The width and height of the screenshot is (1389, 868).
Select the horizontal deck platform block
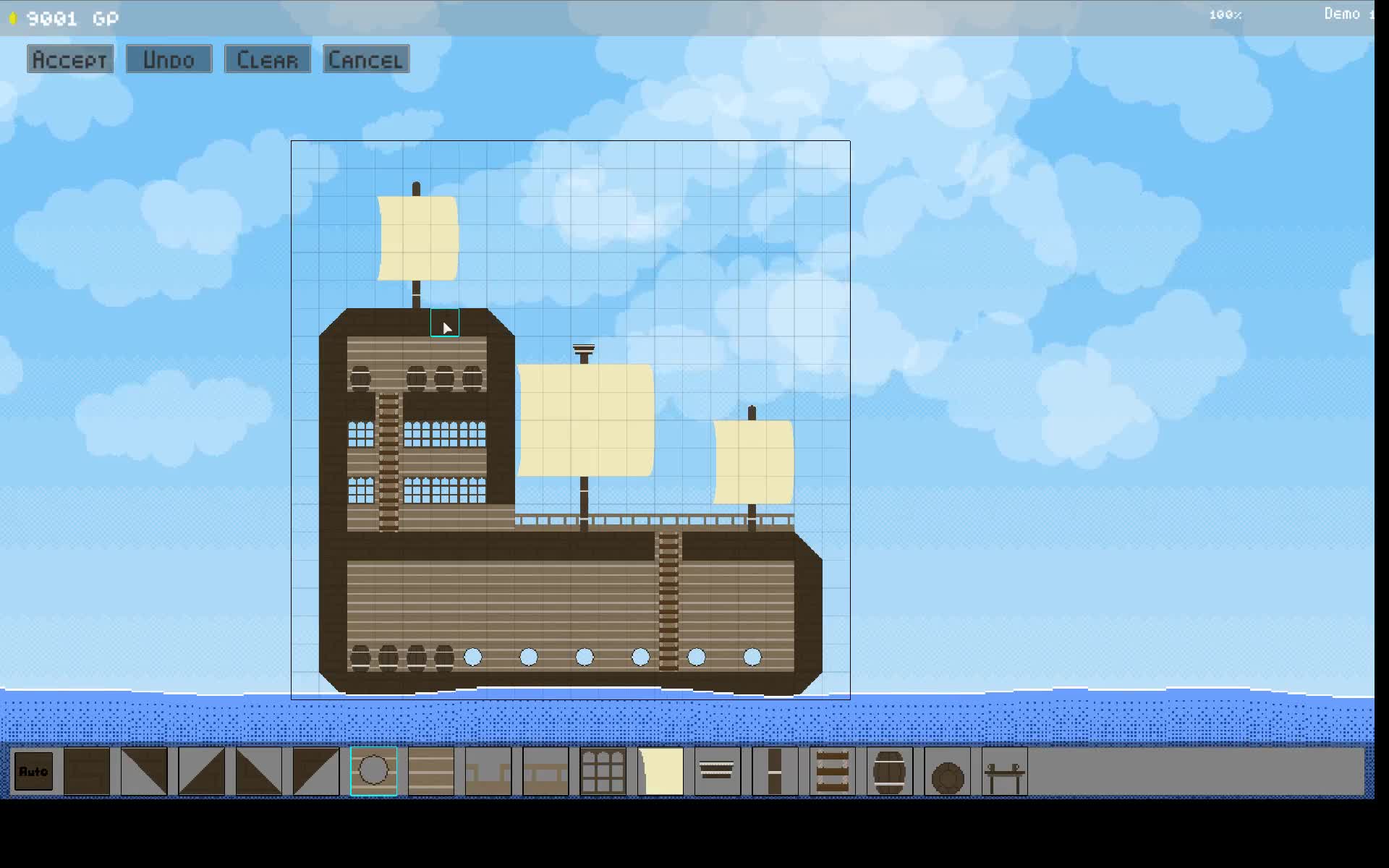(x=544, y=772)
